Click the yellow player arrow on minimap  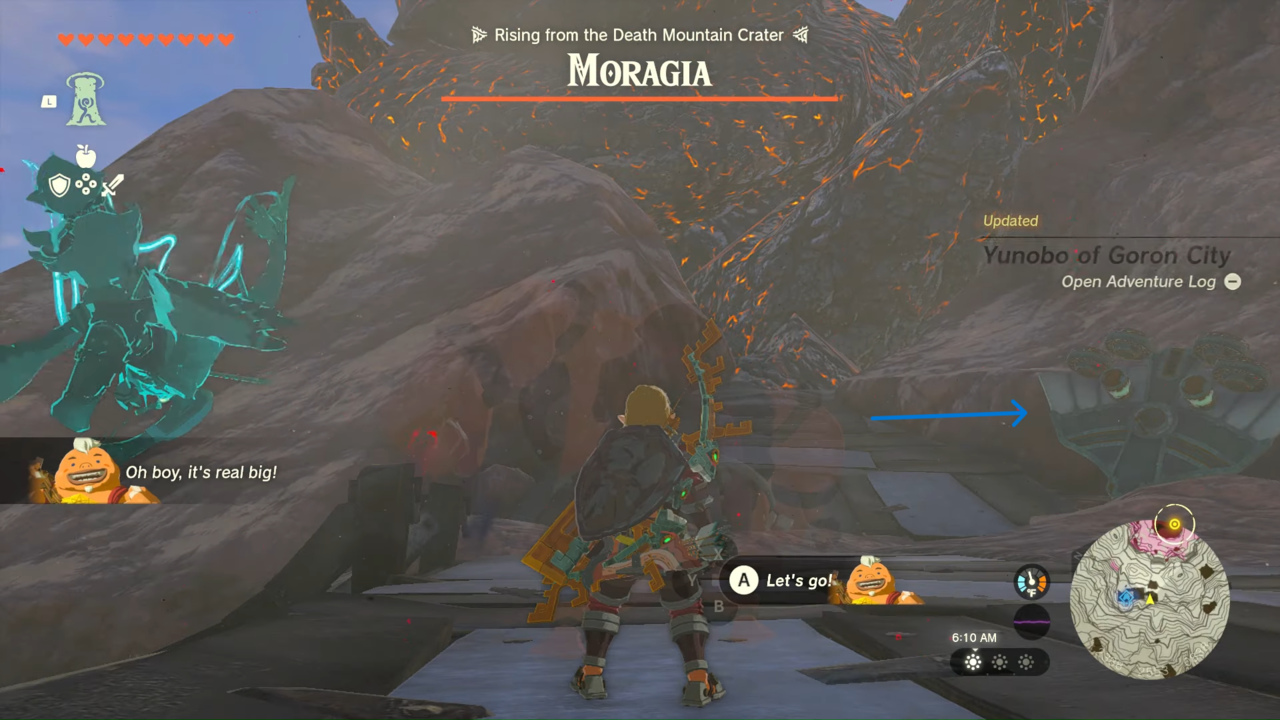1152,600
